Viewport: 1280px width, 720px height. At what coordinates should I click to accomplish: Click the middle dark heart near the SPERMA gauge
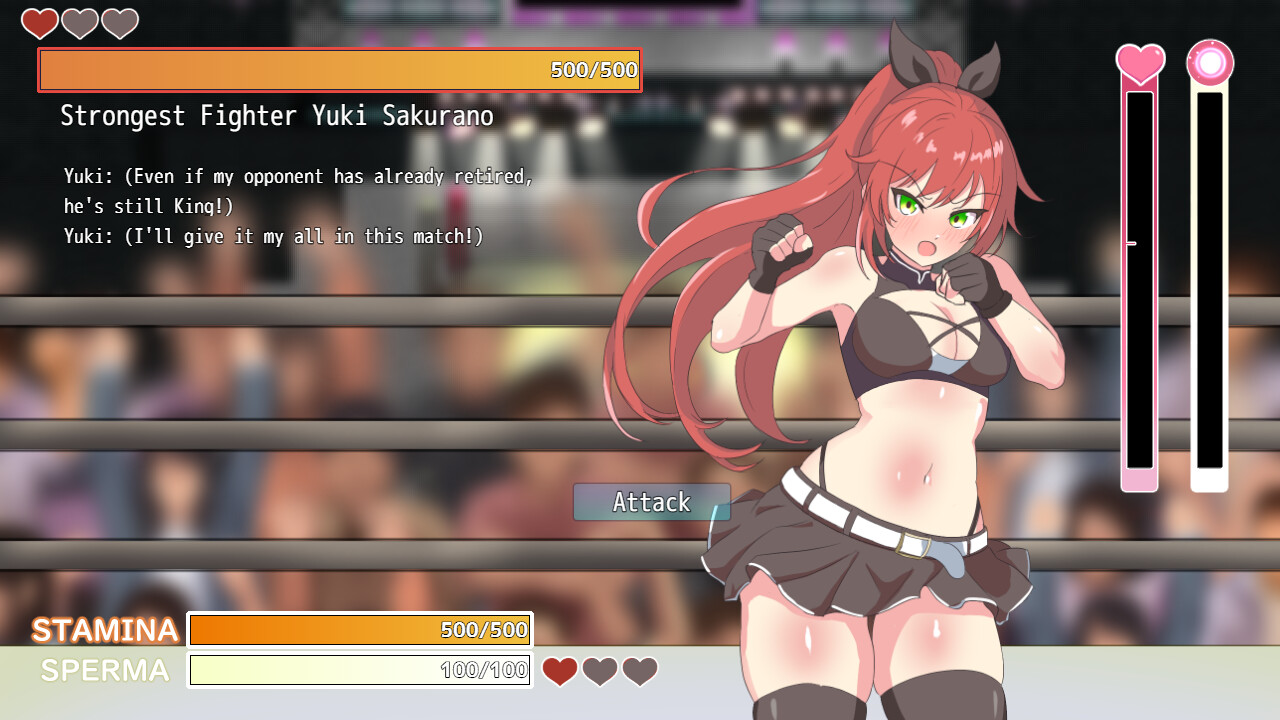599,671
